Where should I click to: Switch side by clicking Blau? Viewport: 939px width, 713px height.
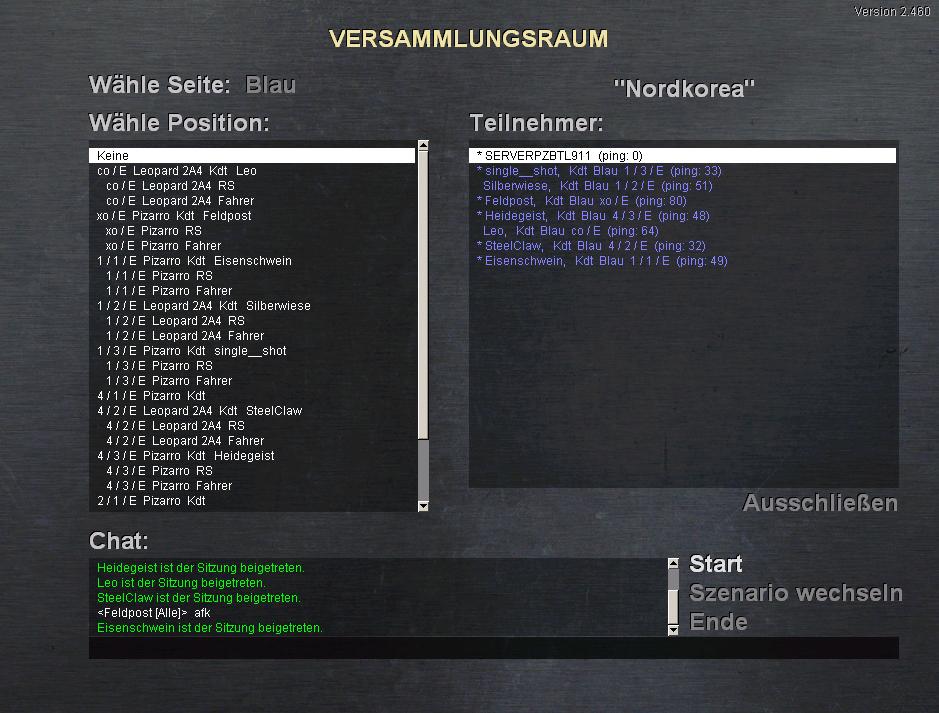[x=270, y=85]
